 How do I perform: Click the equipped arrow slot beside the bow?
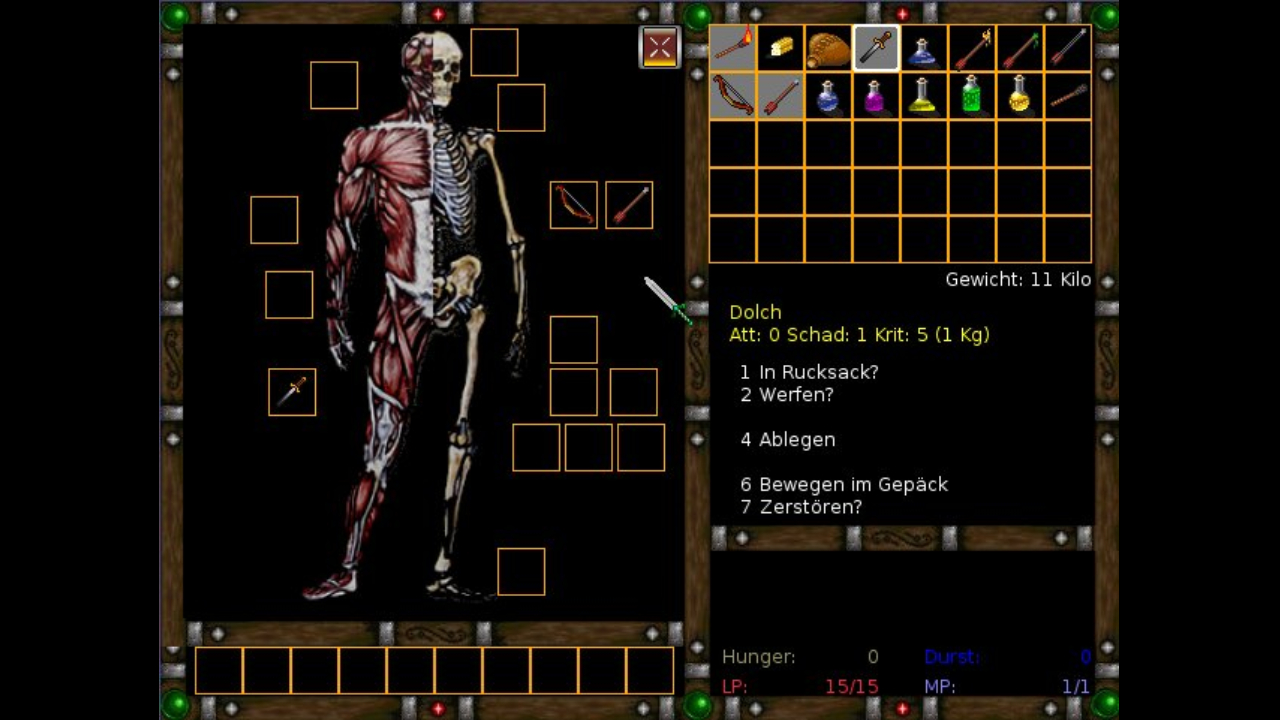click(x=628, y=204)
